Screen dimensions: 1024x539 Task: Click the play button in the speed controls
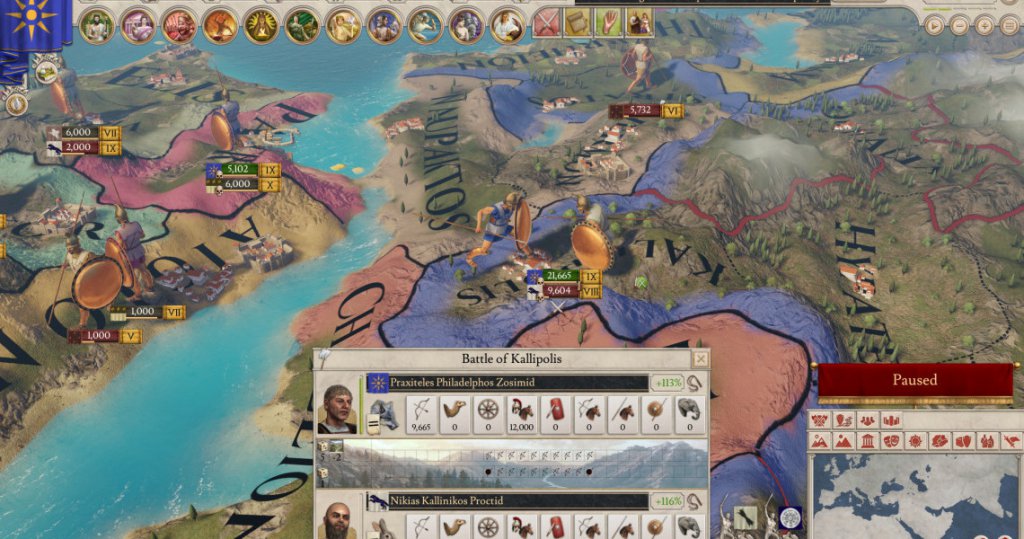[934, 26]
